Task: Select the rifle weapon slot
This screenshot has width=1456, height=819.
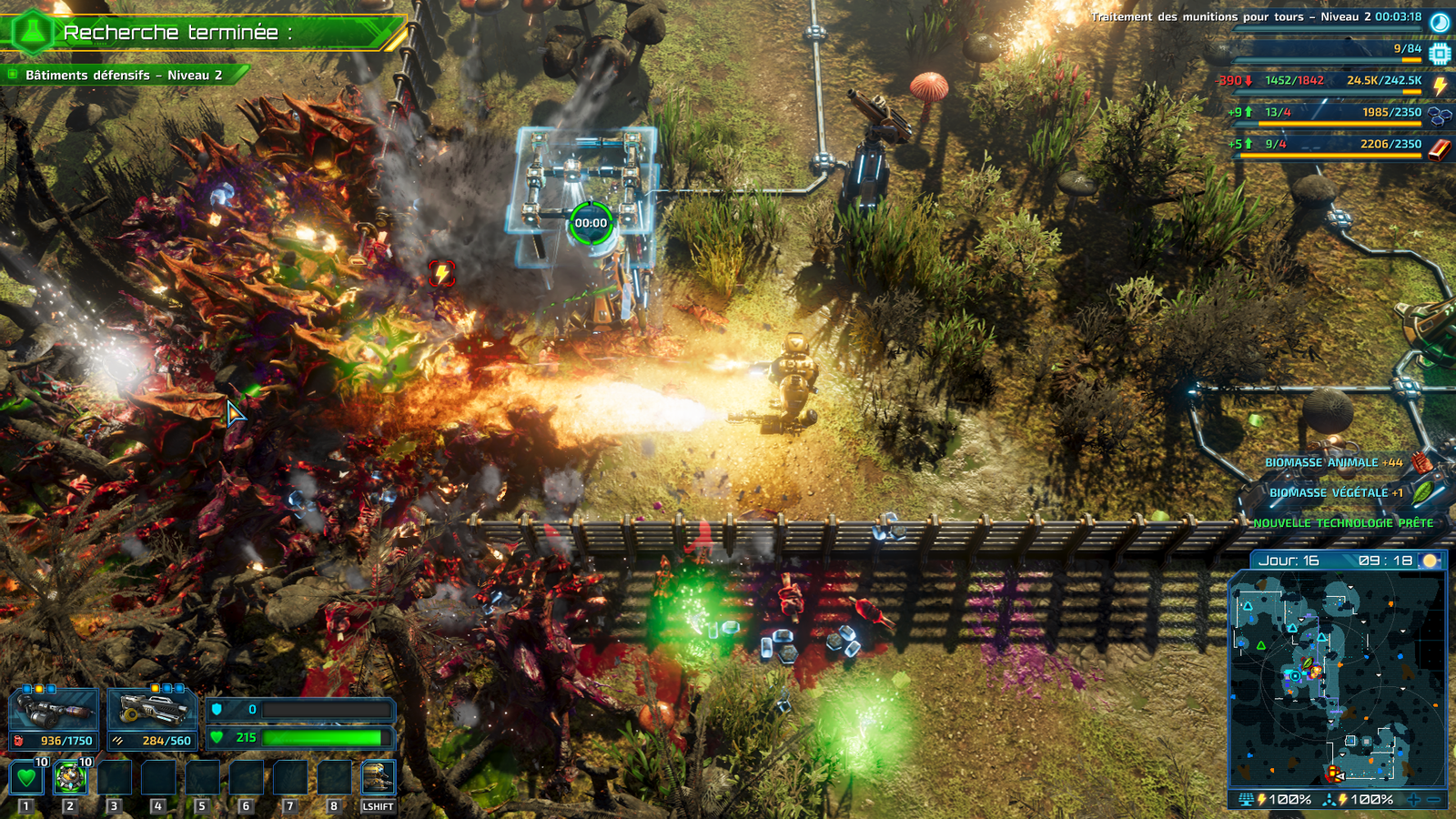Action: click(152, 710)
